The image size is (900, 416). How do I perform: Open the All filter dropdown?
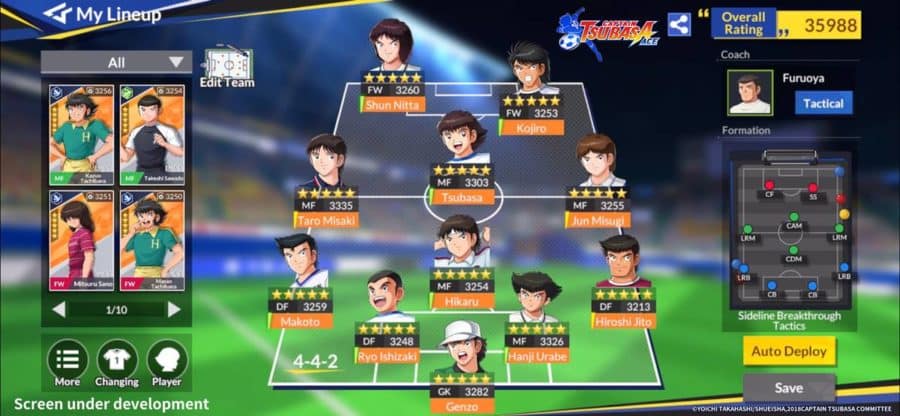pyautogui.click(x=116, y=62)
